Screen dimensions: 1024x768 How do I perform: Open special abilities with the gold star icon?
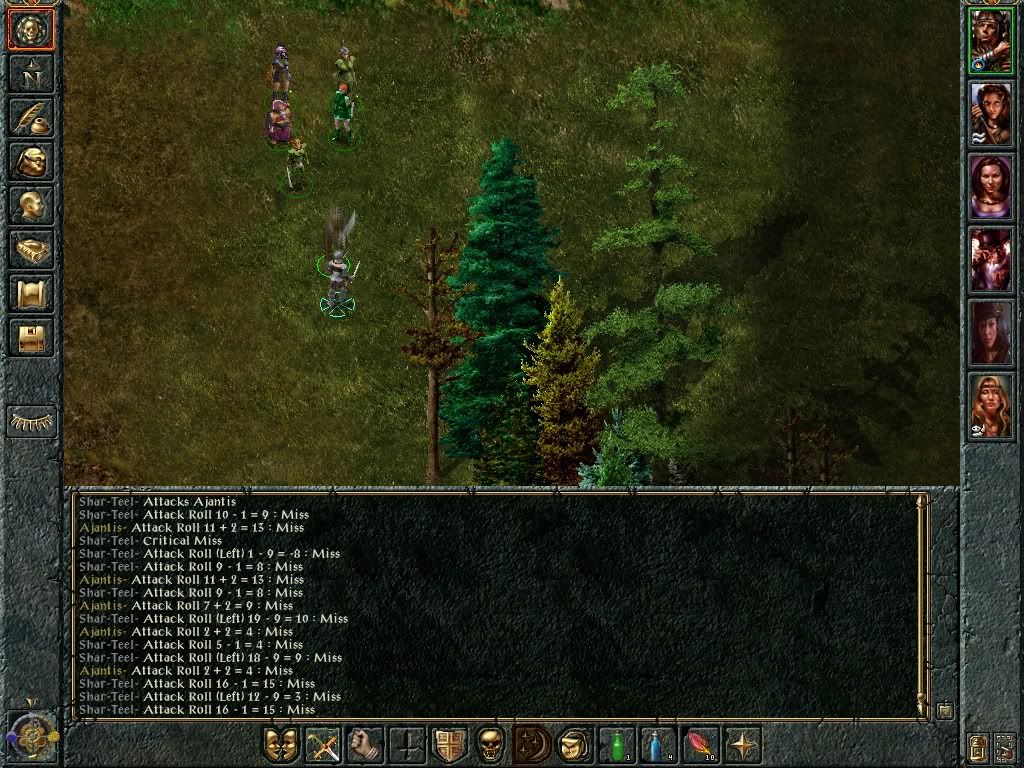click(x=743, y=745)
